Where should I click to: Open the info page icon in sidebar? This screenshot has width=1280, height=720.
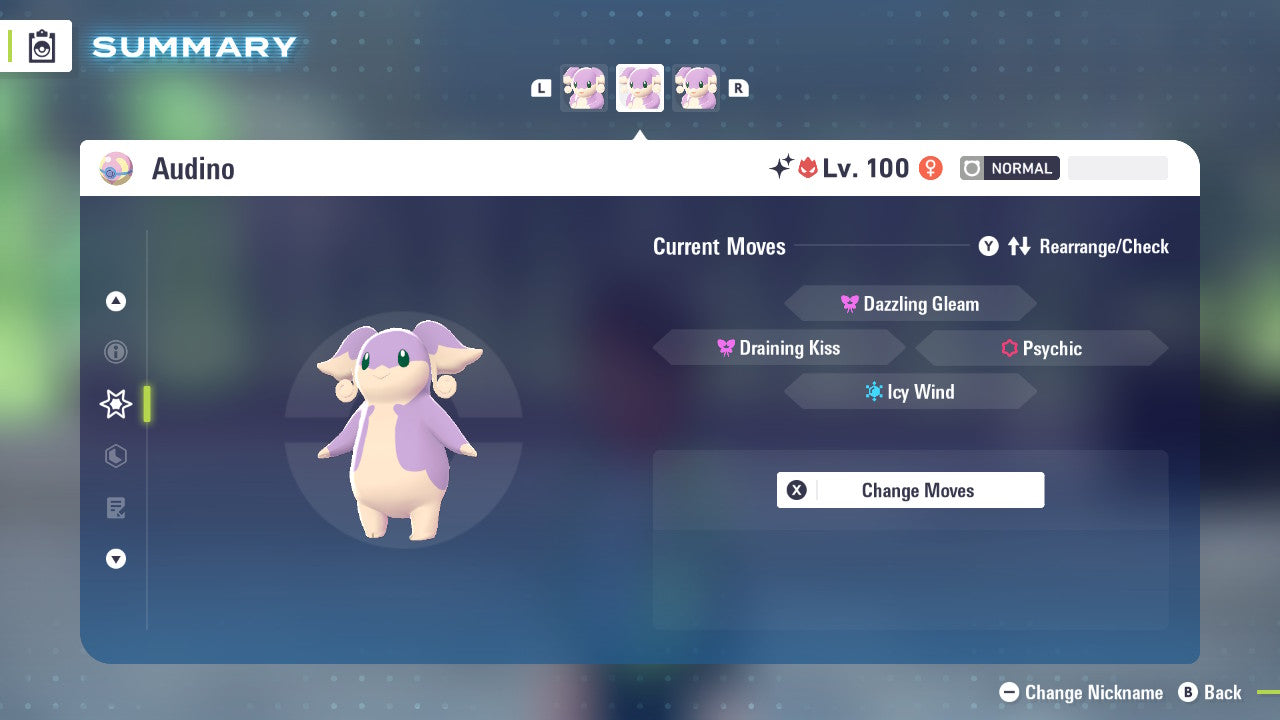pyautogui.click(x=115, y=352)
